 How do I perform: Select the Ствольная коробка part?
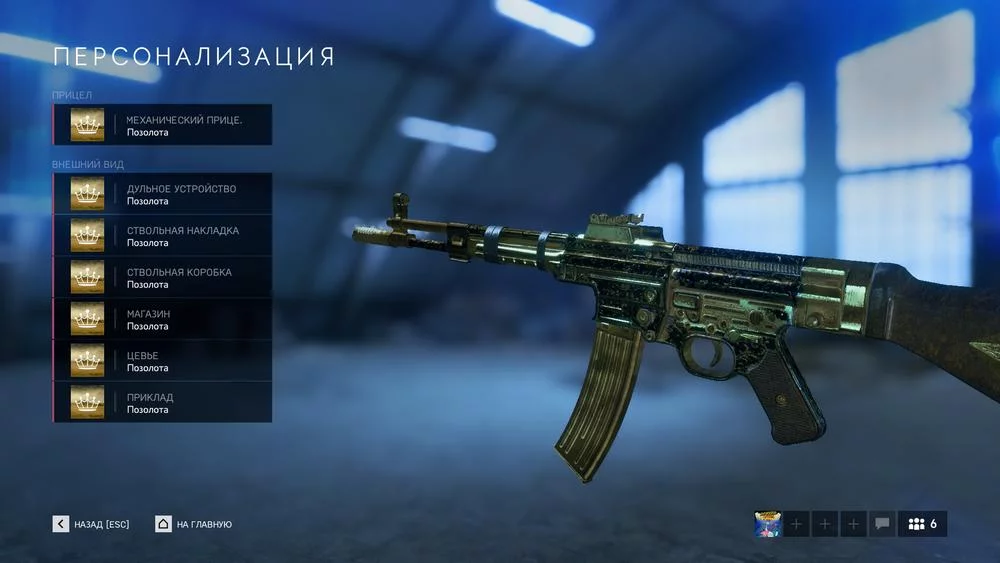tap(162, 277)
